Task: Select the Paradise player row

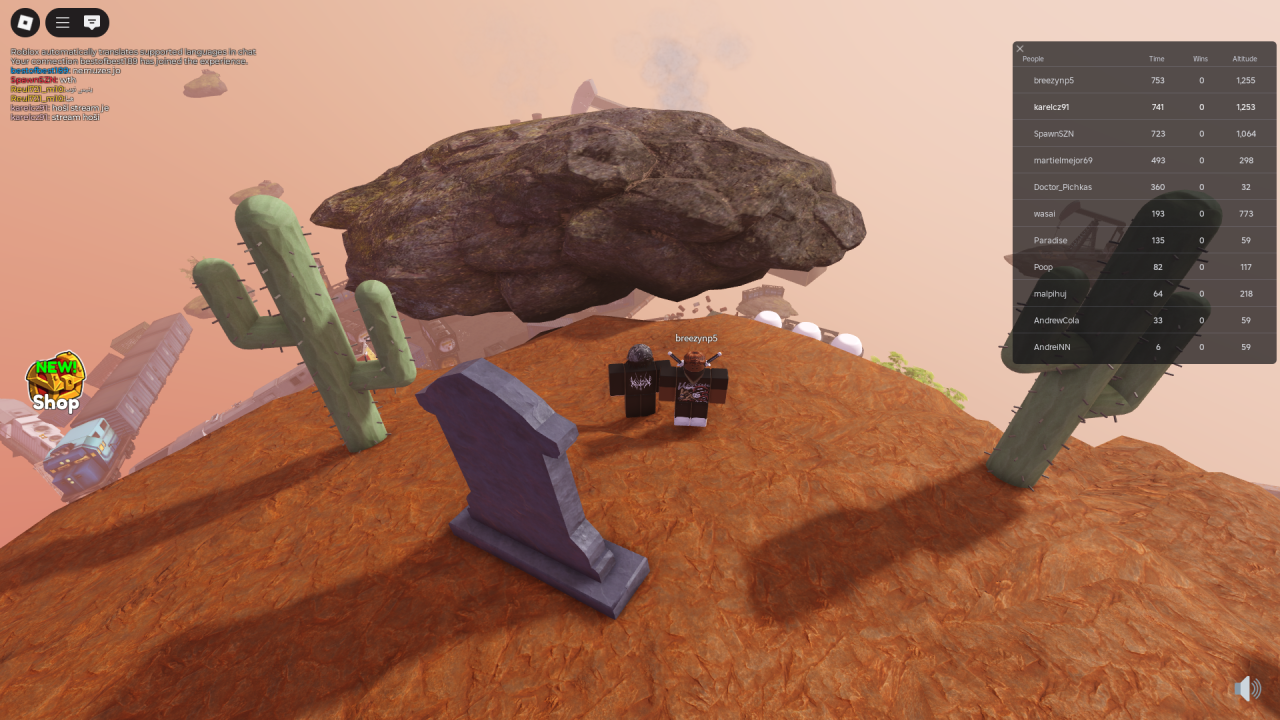Action: coord(1051,240)
